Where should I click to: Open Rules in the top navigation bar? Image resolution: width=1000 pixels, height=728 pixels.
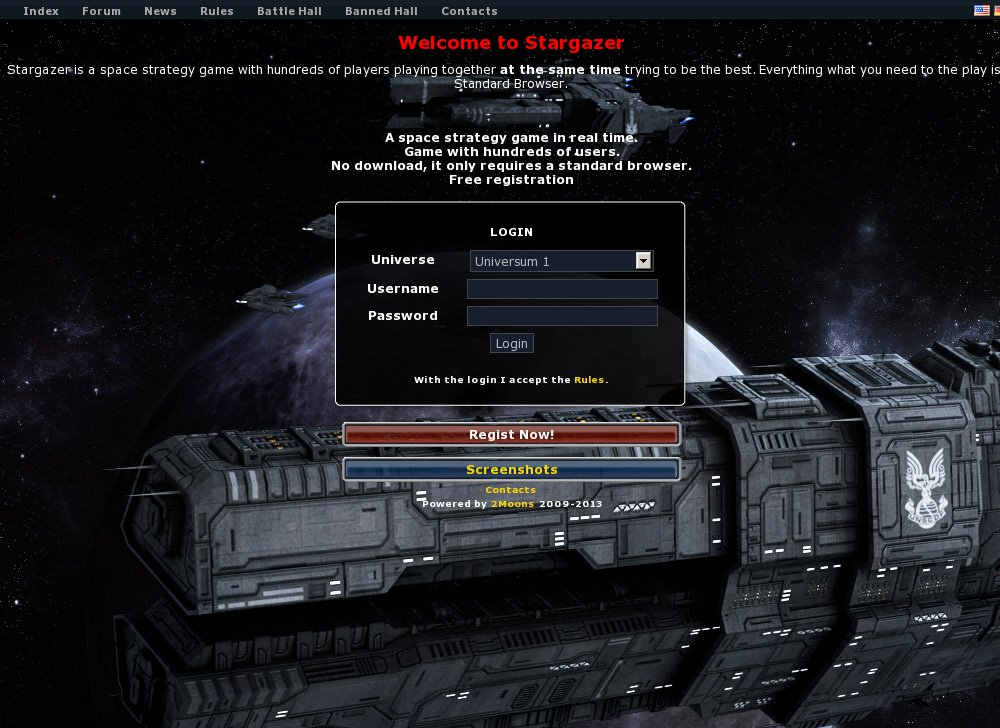coord(217,11)
